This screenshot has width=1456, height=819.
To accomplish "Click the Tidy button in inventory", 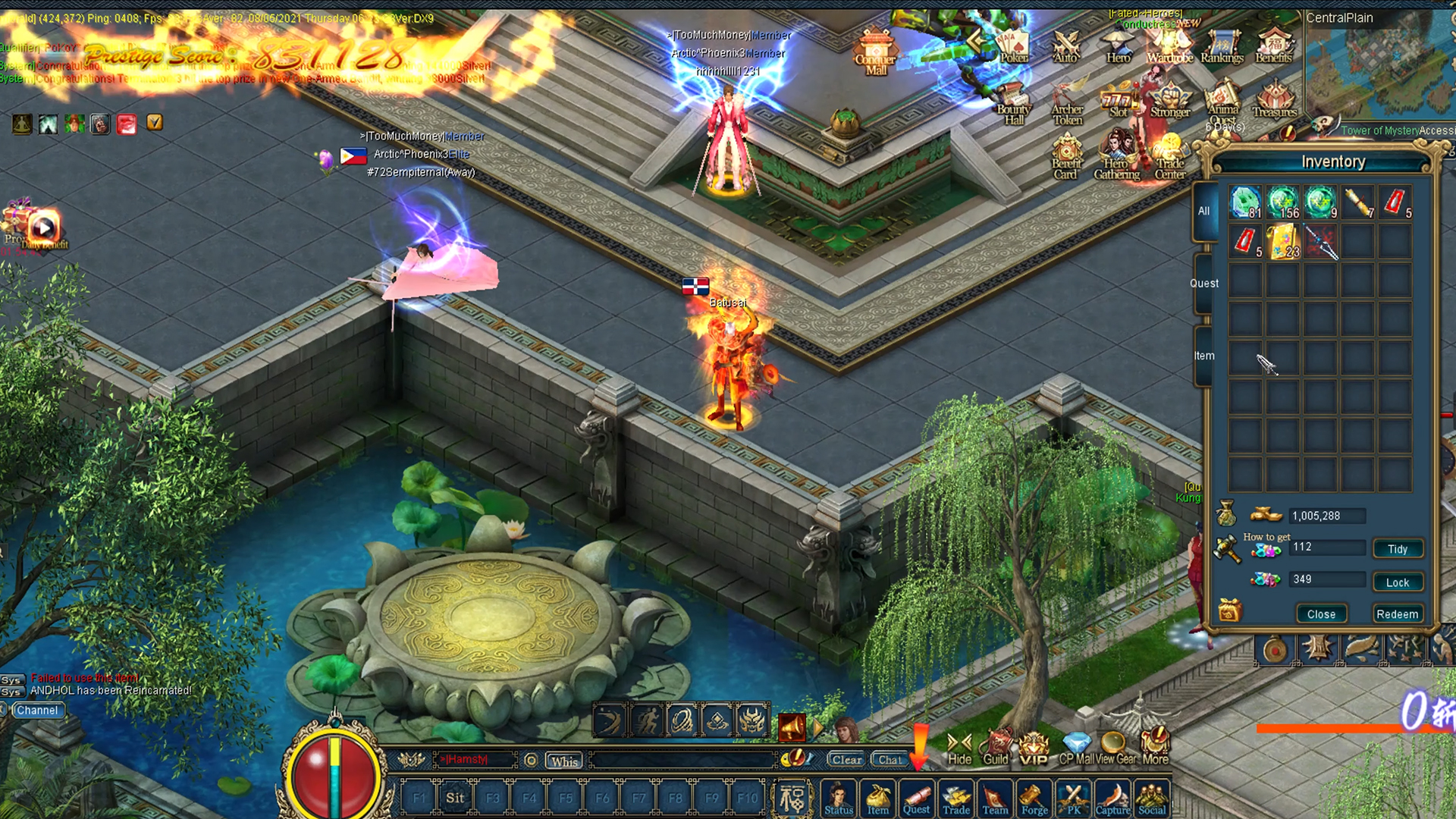I will (1398, 549).
